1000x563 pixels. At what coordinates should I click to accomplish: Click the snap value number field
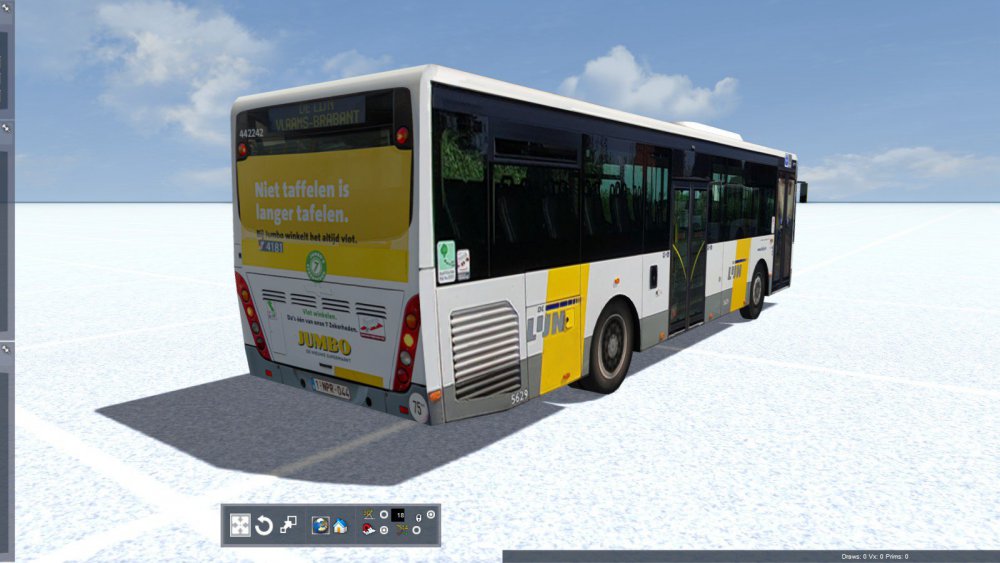(399, 514)
